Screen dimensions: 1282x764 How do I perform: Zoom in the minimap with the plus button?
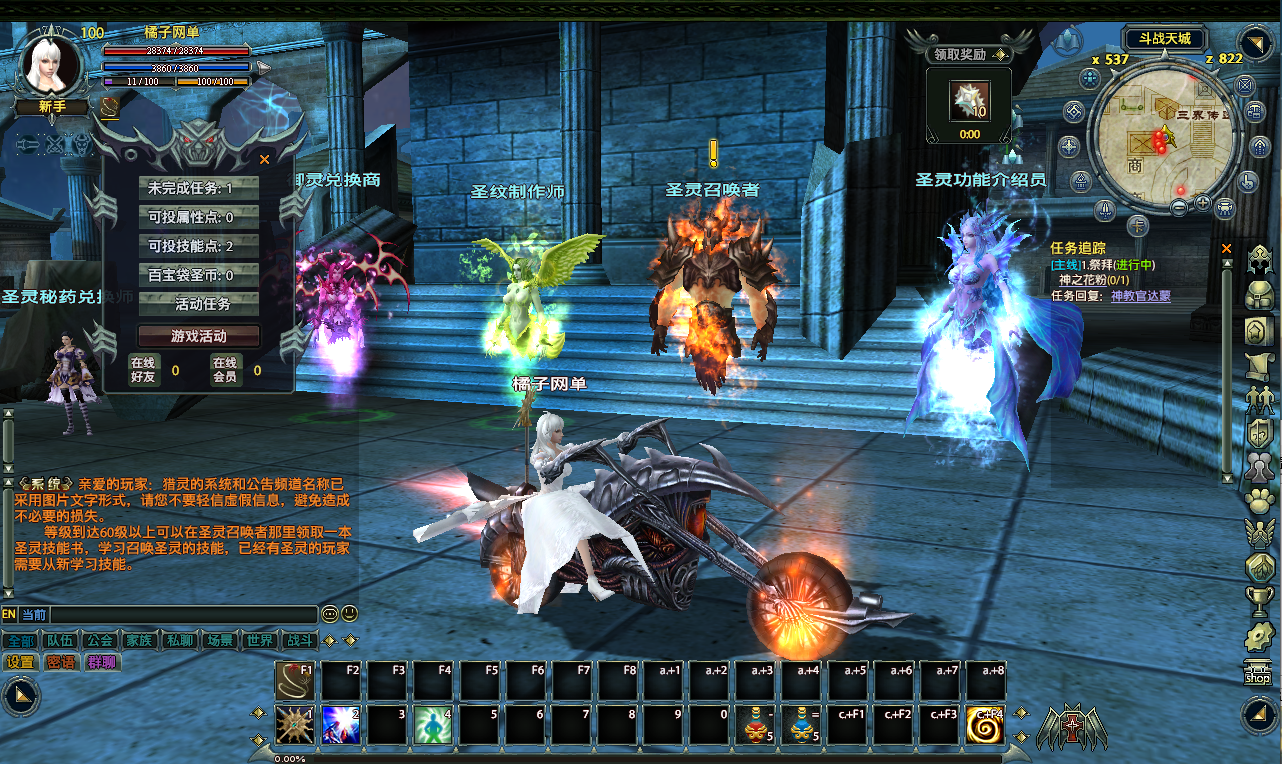pyautogui.click(x=1202, y=204)
